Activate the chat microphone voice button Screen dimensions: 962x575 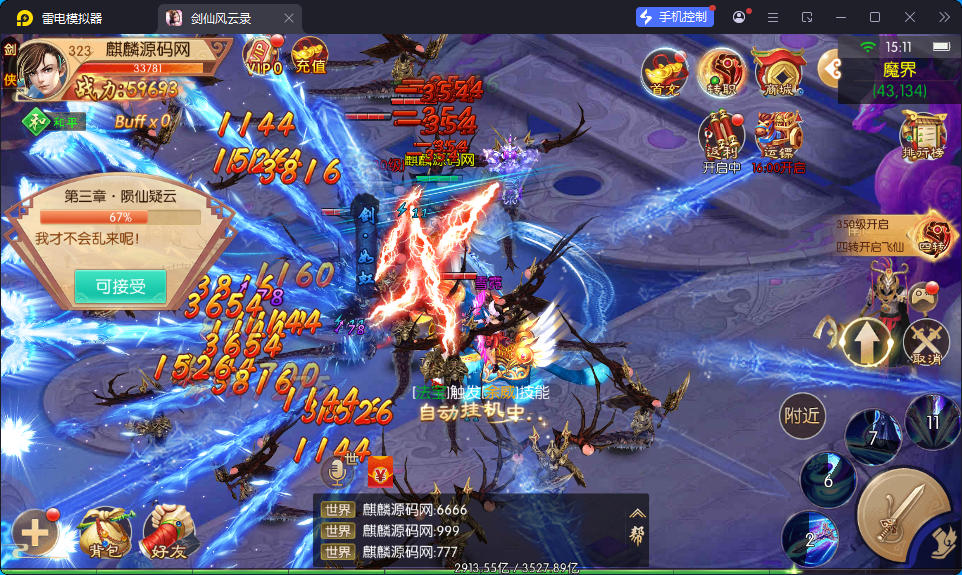[x=337, y=470]
